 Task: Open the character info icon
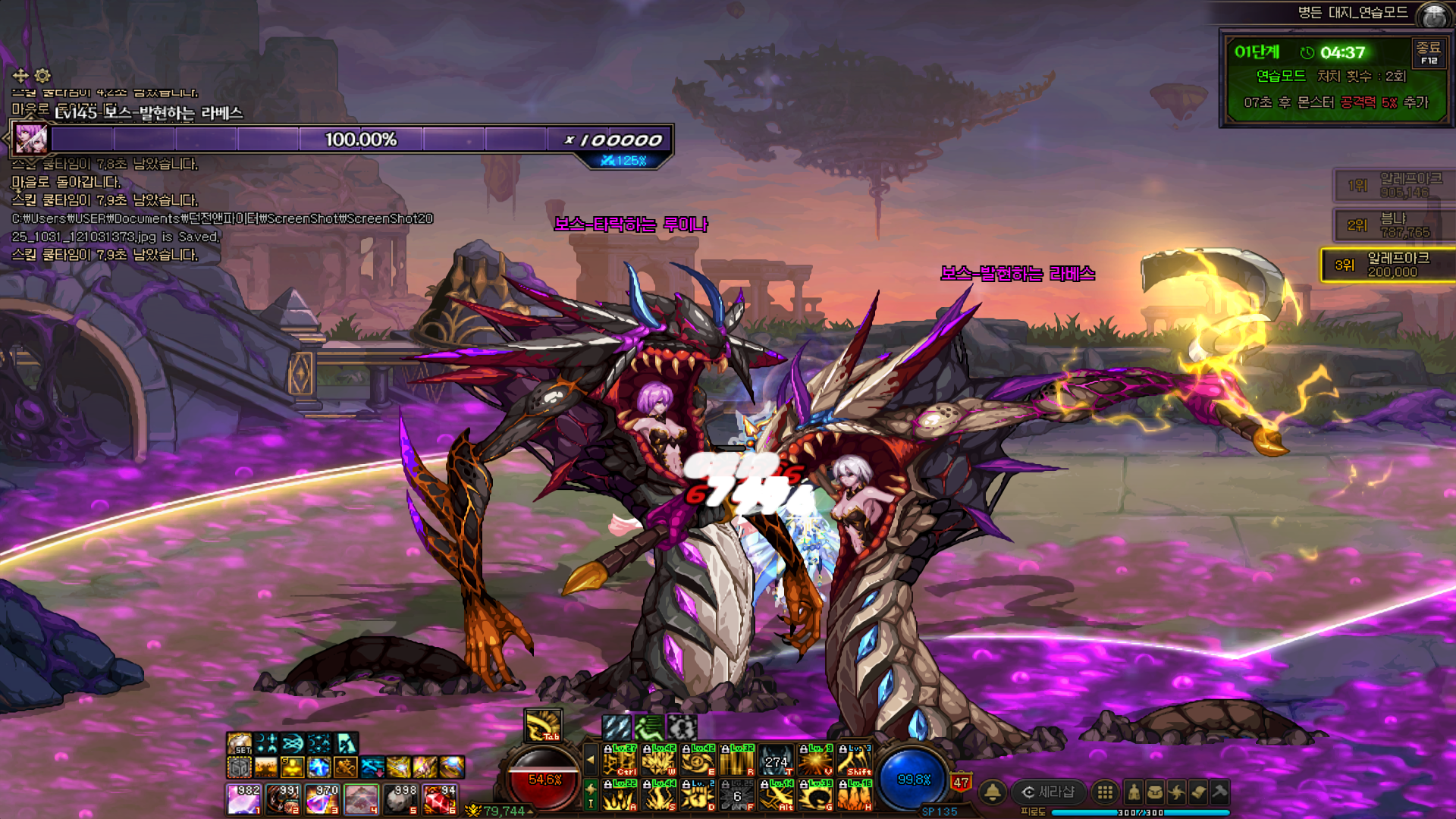tap(1134, 792)
